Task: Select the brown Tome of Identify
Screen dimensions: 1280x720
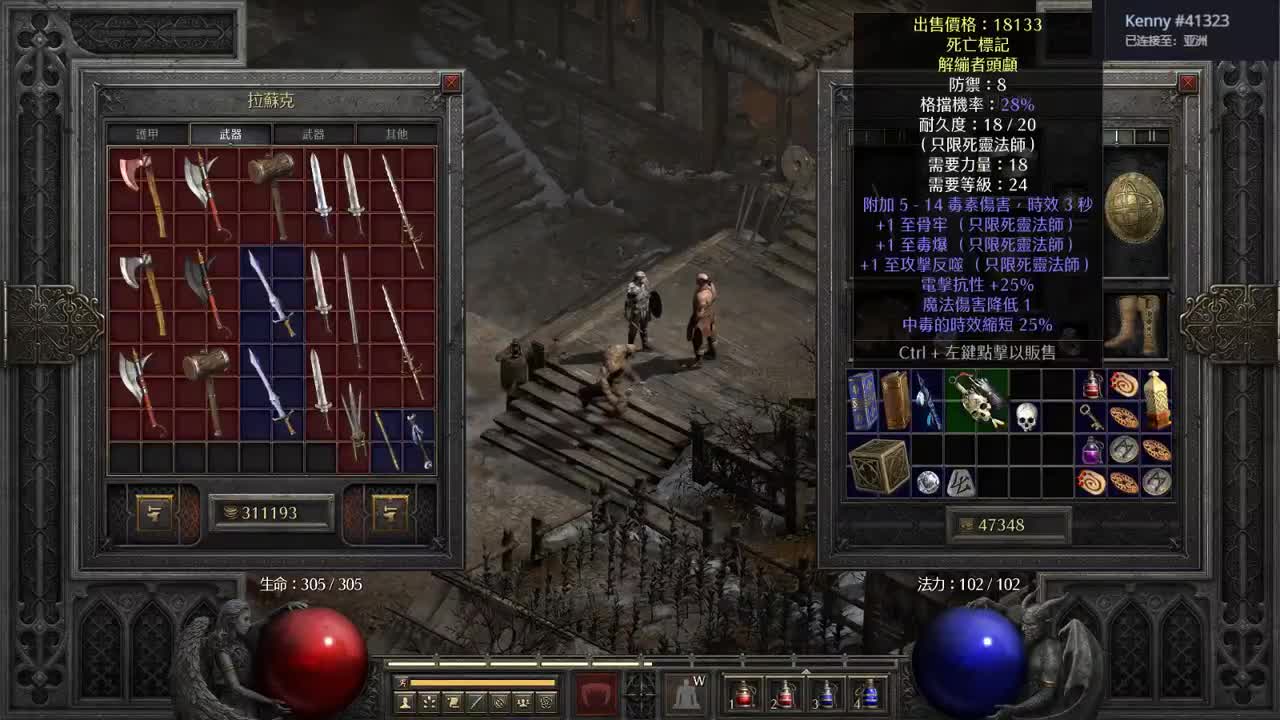Action: (895, 401)
